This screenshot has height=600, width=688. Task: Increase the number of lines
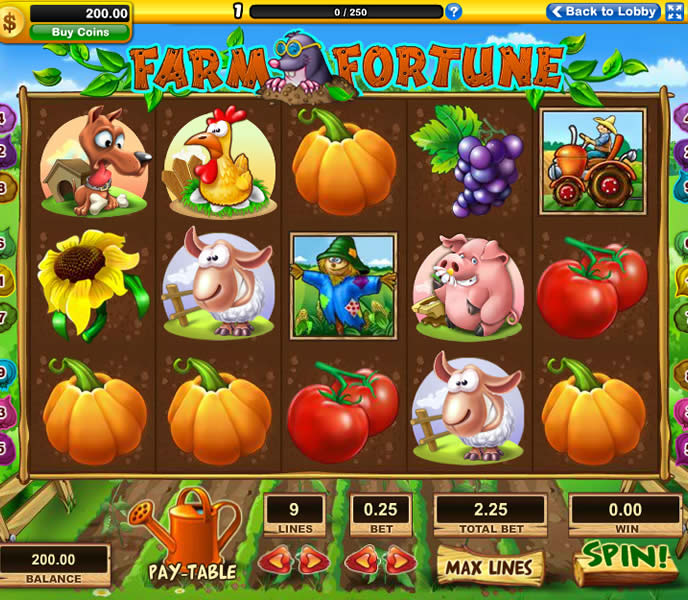pos(313,559)
